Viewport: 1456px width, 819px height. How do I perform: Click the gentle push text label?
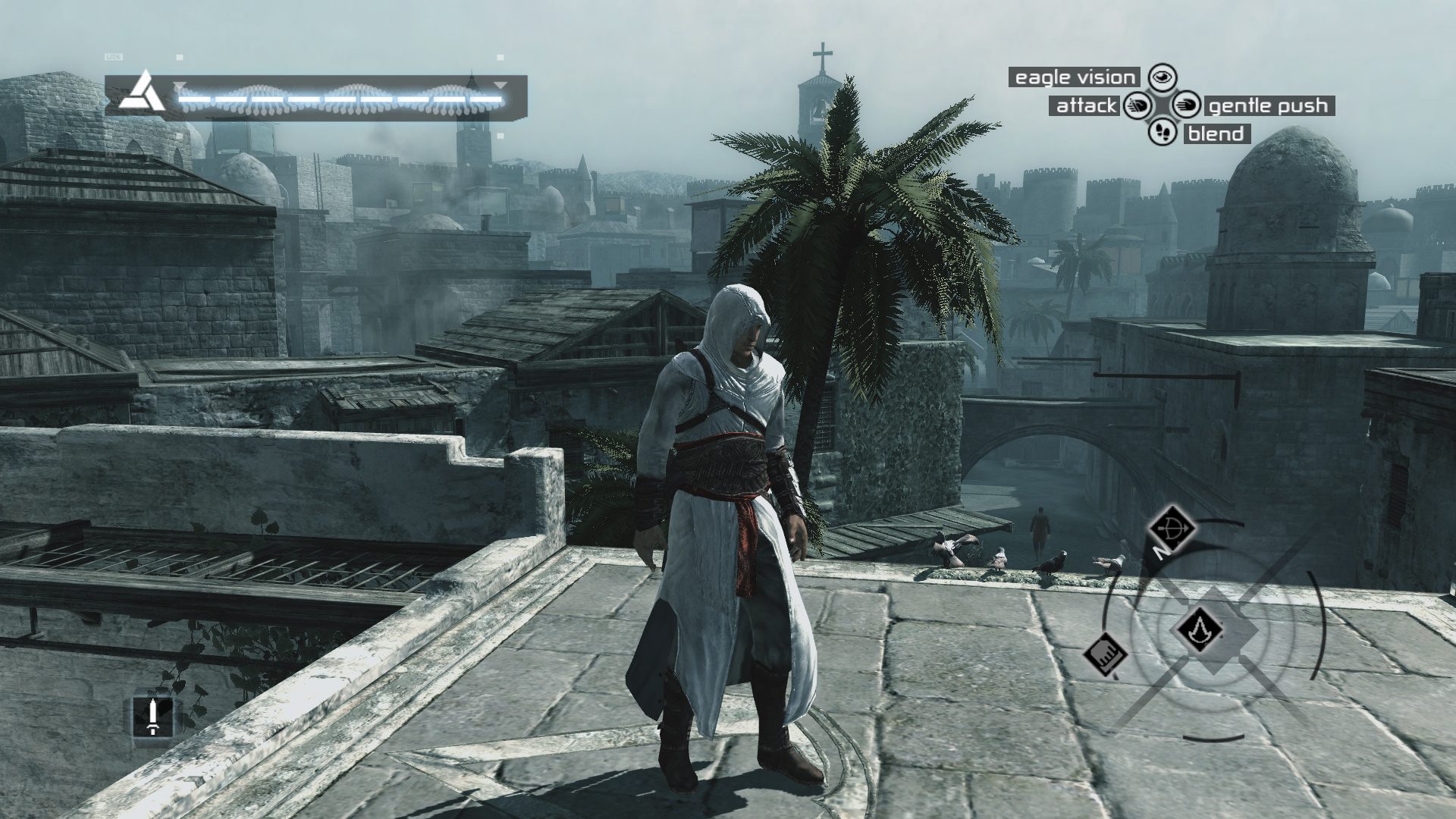1268,105
